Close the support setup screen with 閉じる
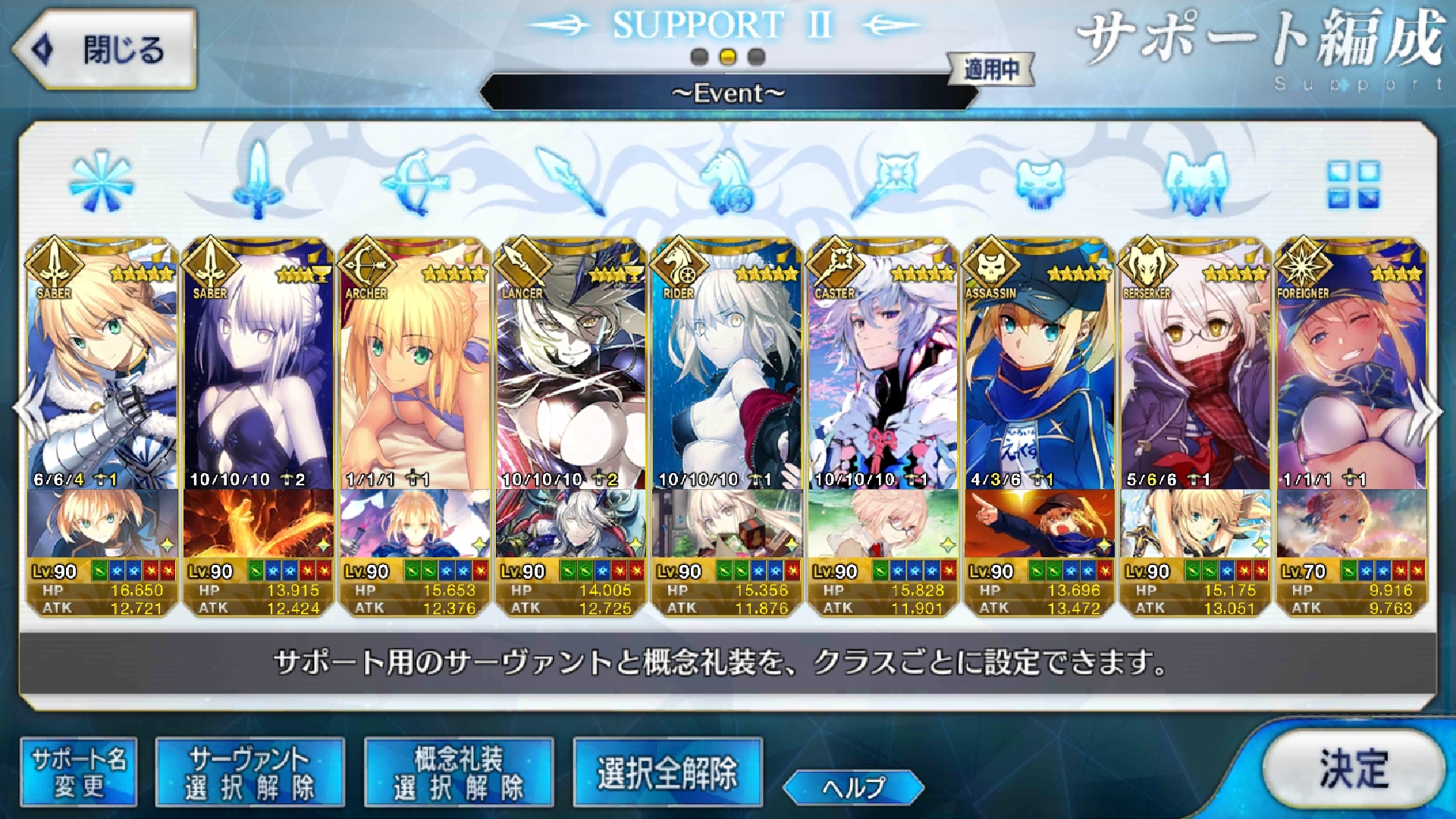Screen dimensions: 1456x819 [105, 50]
